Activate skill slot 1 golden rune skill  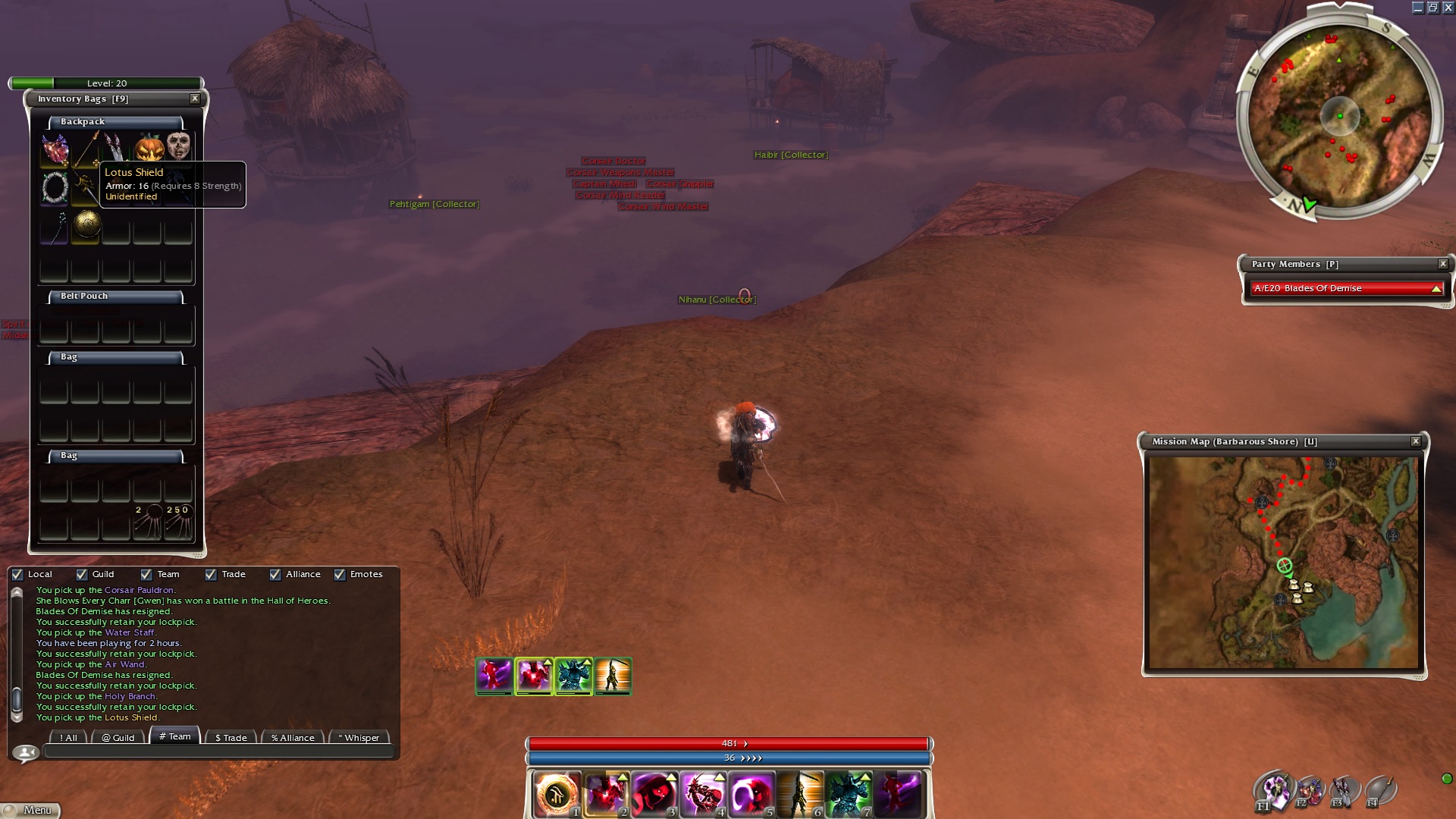(x=556, y=794)
